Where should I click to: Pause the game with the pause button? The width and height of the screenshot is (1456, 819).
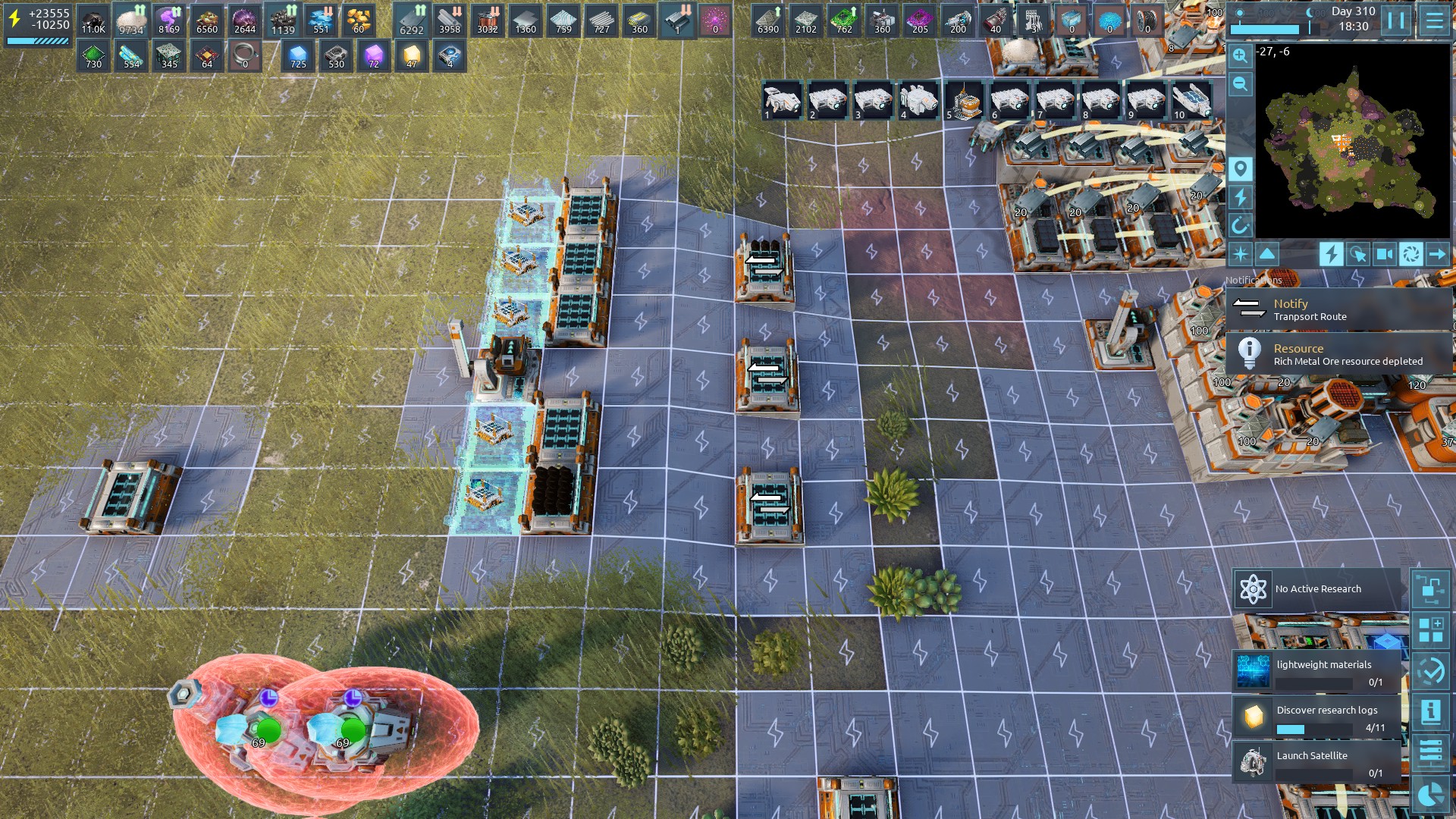coord(1396,20)
